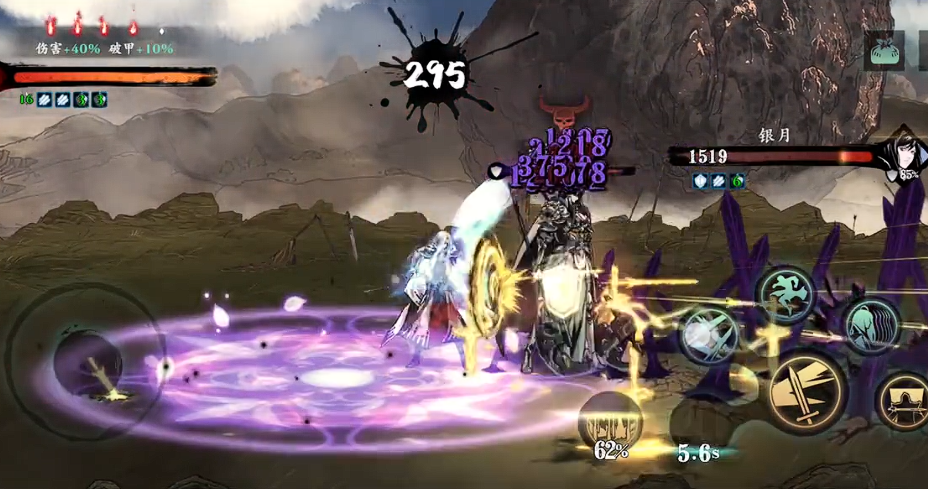
Task: Activate the leaping figure skill
Action: (x=787, y=294)
